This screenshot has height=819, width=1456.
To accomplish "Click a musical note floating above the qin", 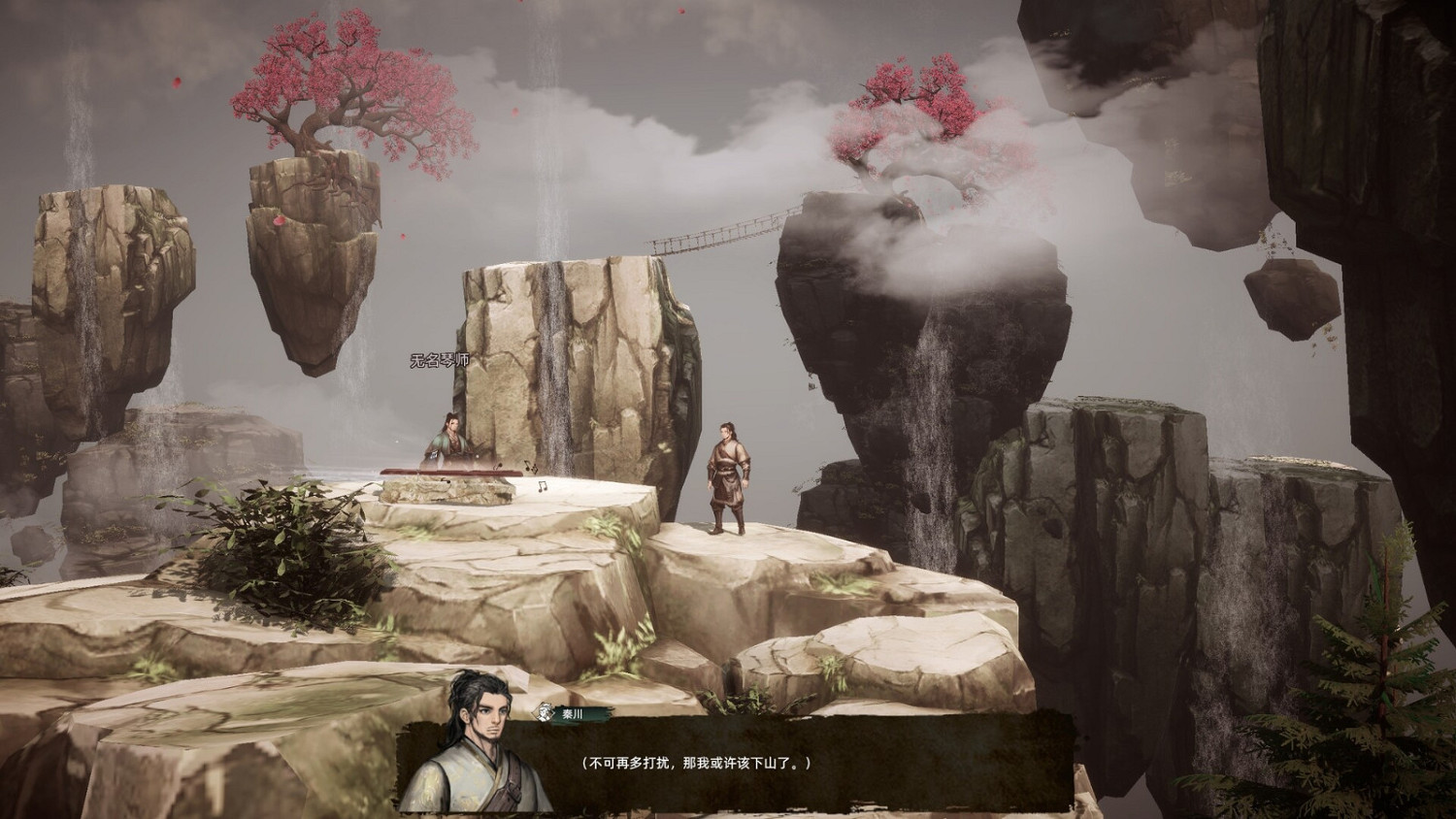I will click(x=500, y=464).
